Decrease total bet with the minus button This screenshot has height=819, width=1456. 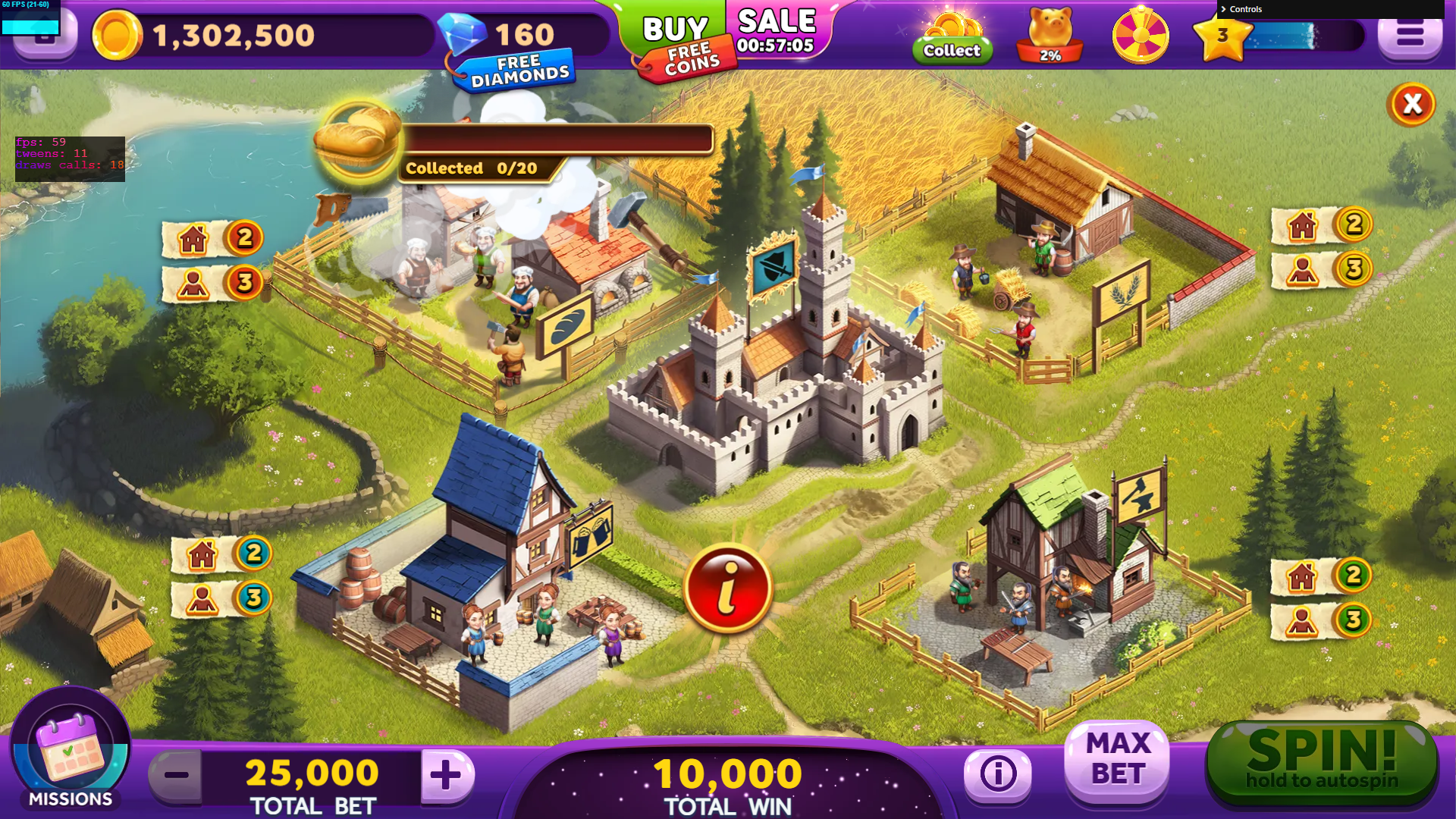176,774
